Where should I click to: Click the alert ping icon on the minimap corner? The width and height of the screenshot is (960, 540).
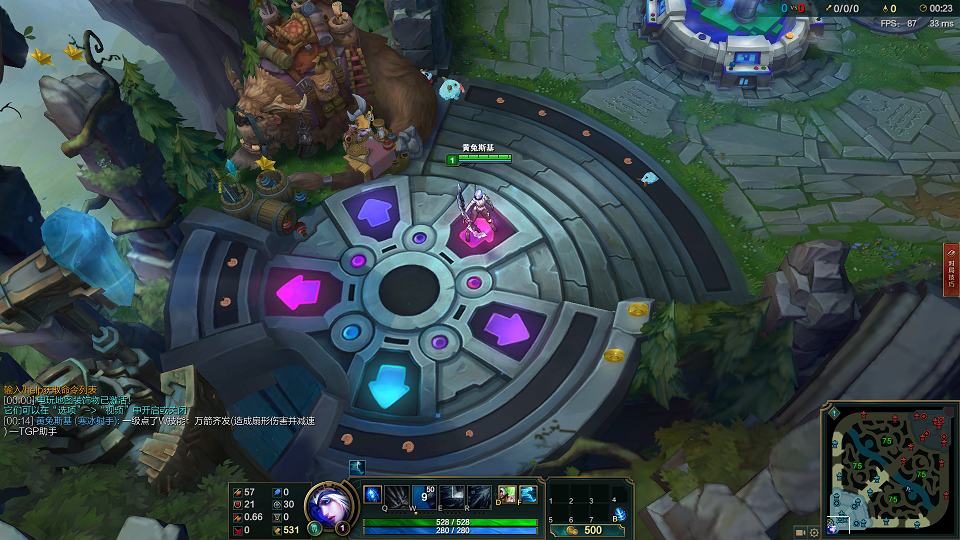click(x=833, y=412)
